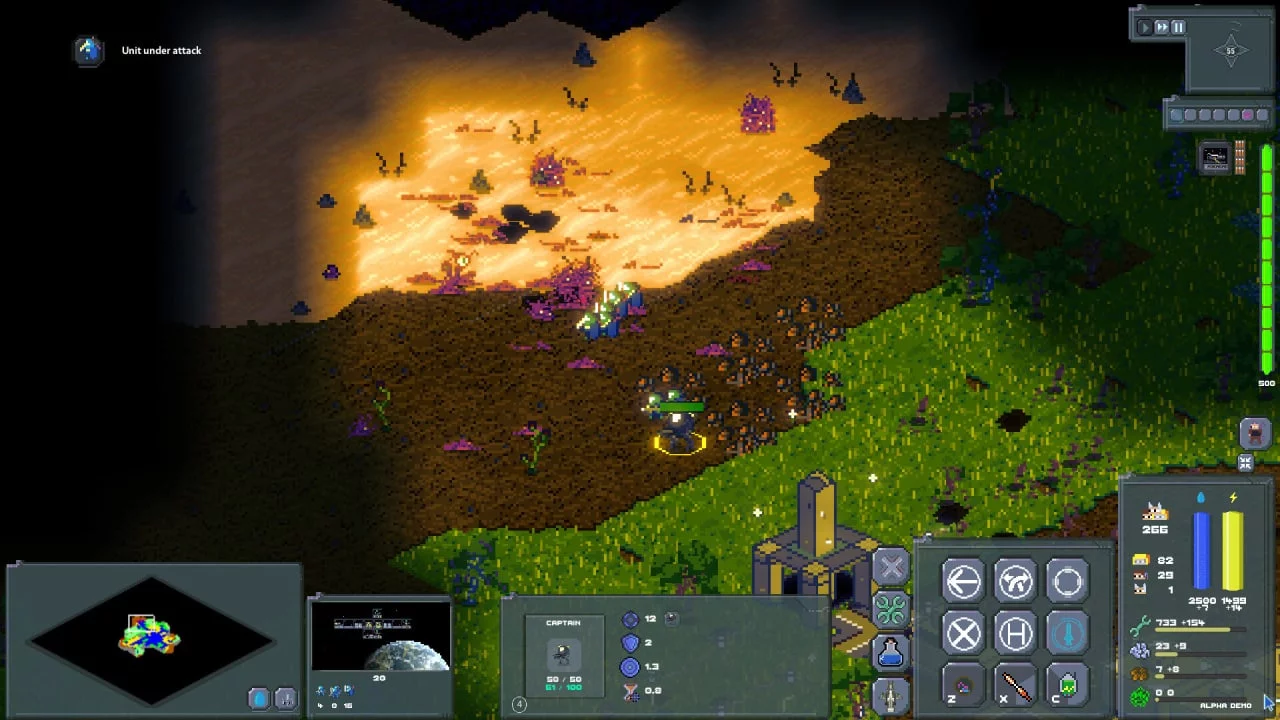Screen dimensions: 1280x720
Task: Select the Captain unit portrait
Action: [563, 655]
